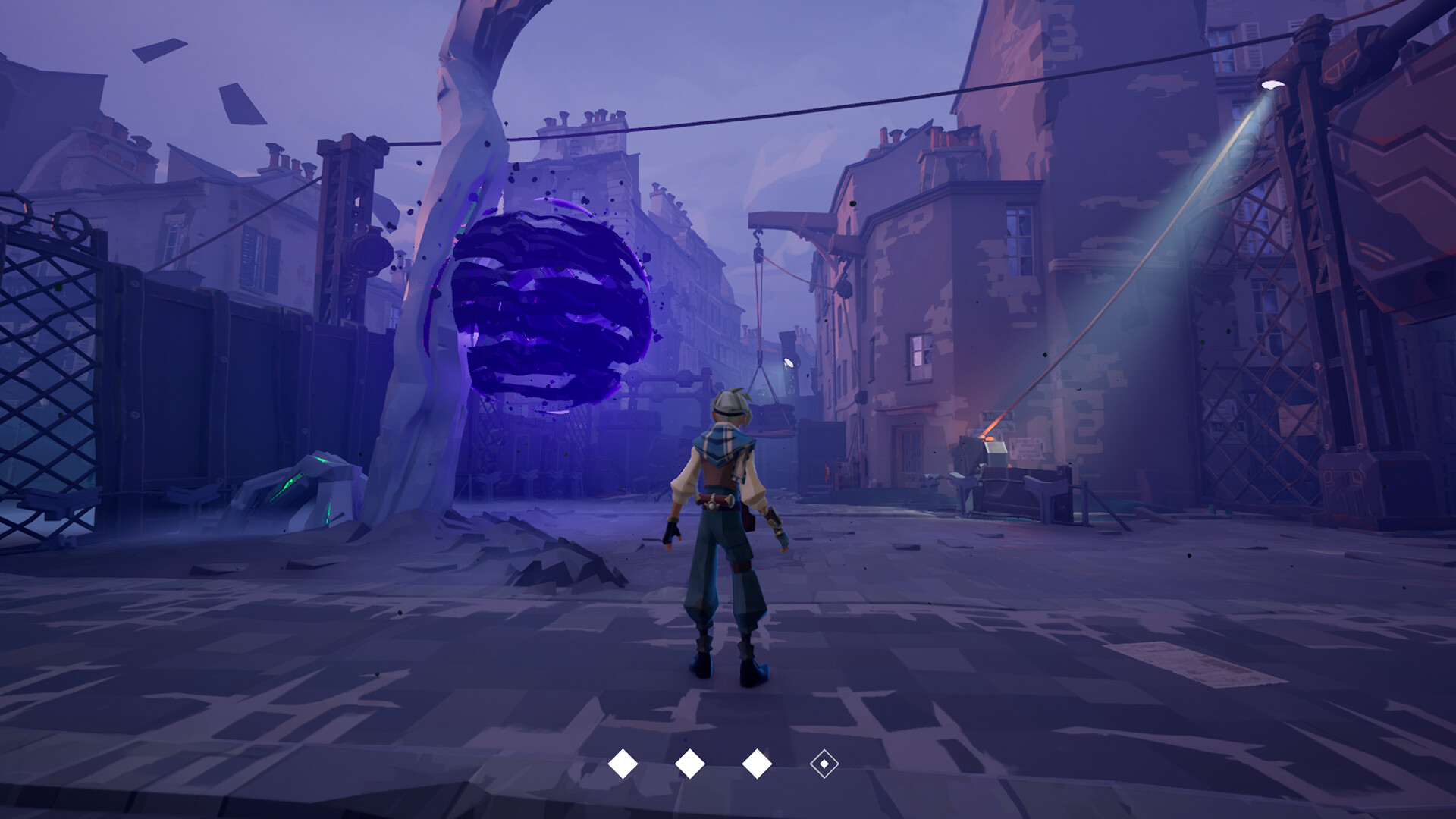
Task: Select the third filled diamond HUD pip
Action: click(758, 764)
